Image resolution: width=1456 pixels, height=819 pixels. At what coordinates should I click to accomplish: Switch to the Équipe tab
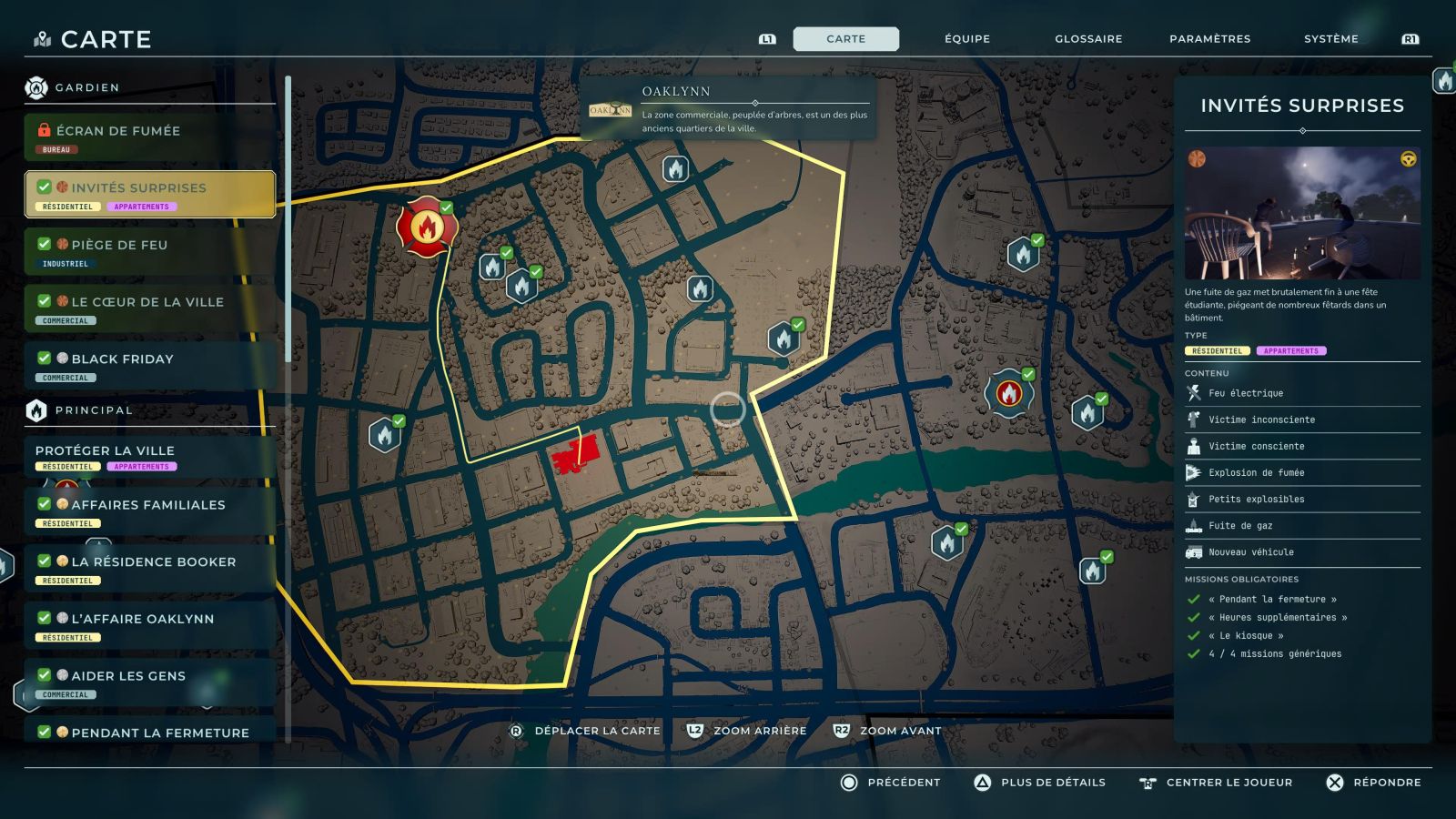tap(966, 39)
